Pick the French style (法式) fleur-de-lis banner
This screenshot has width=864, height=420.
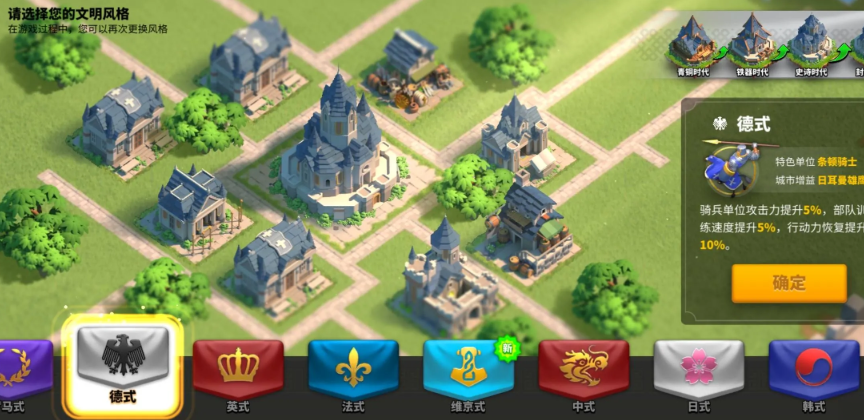pos(353,372)
